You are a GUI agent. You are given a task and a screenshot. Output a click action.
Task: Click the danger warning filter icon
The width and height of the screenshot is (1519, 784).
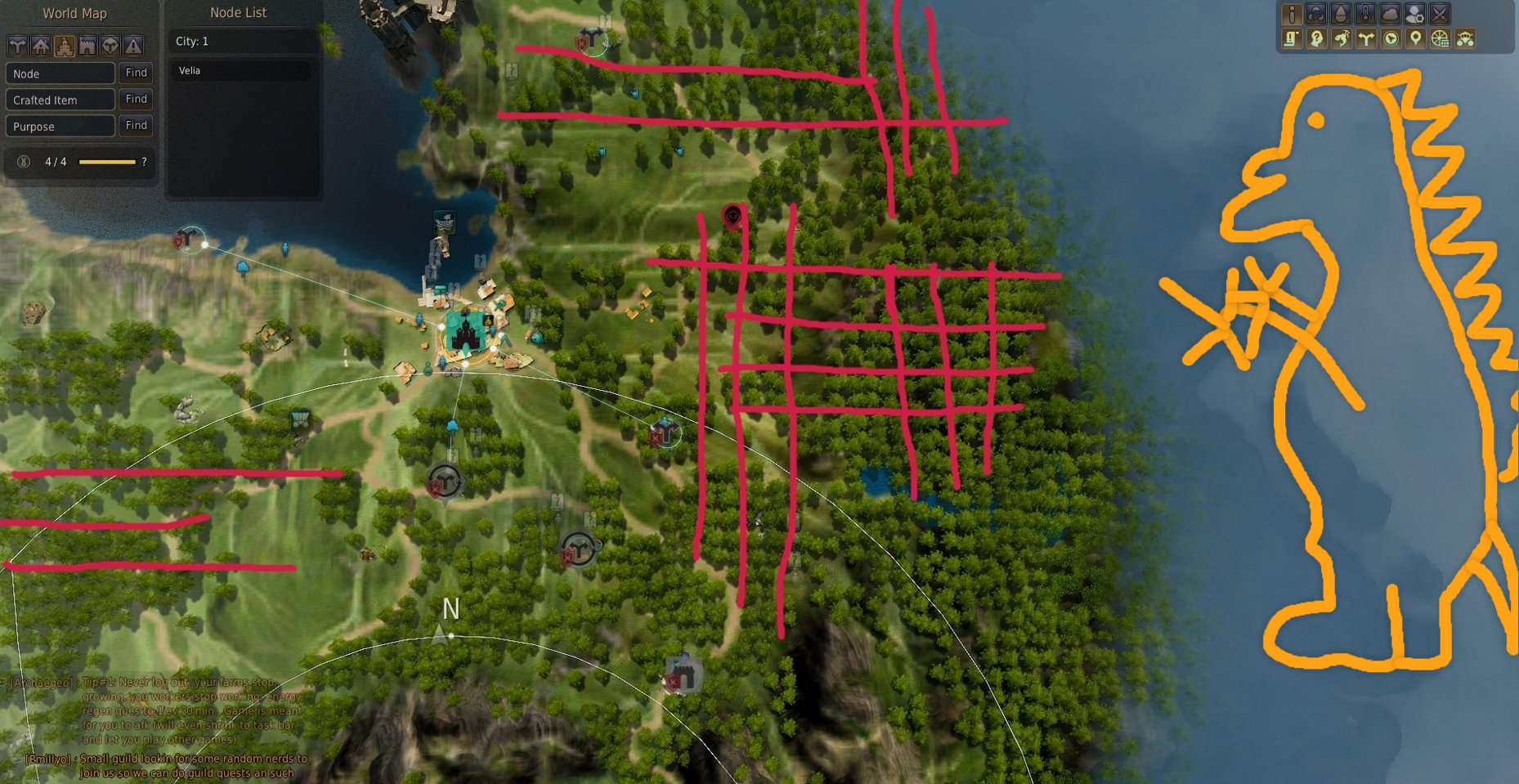coord(133,46)
